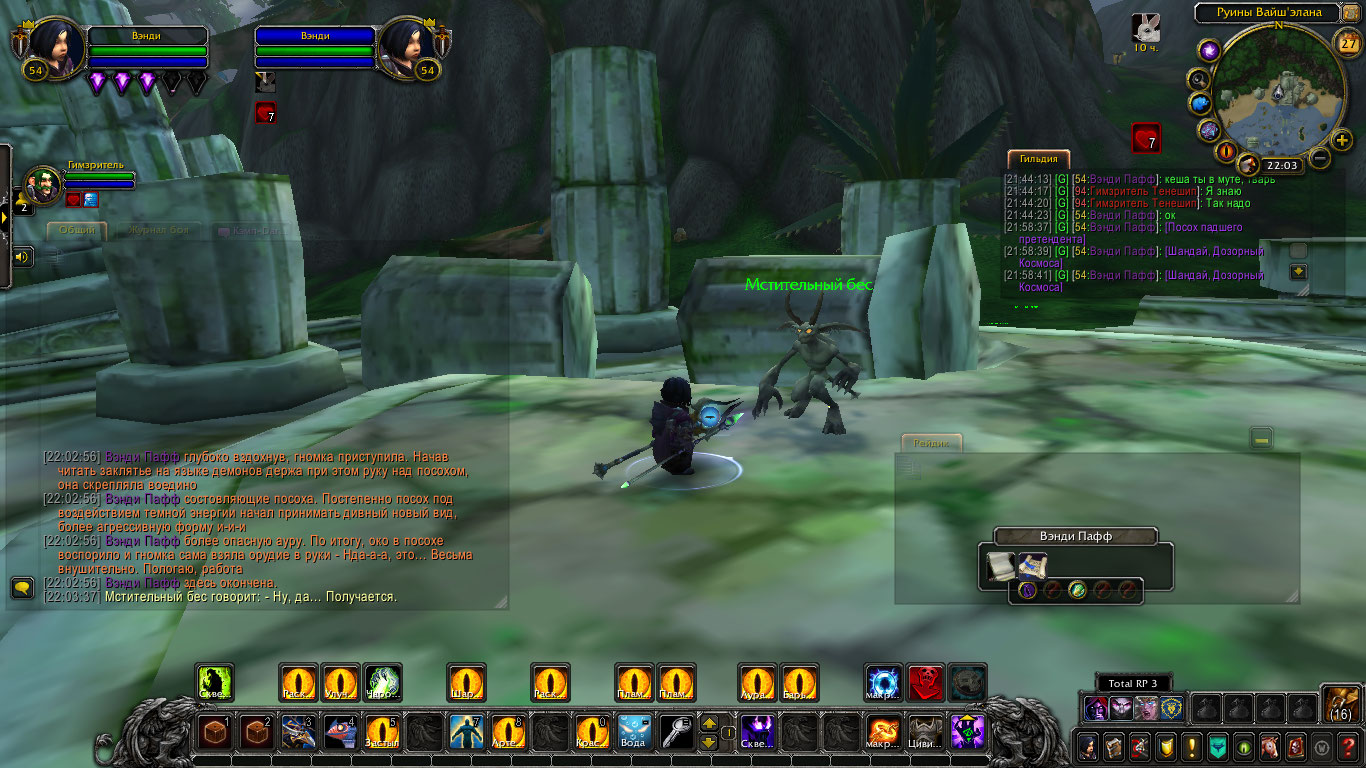The width and height of the screenshot is (1366, 768).
Task: Open the quest log exclamation mark button
Action: point(1191,746)
